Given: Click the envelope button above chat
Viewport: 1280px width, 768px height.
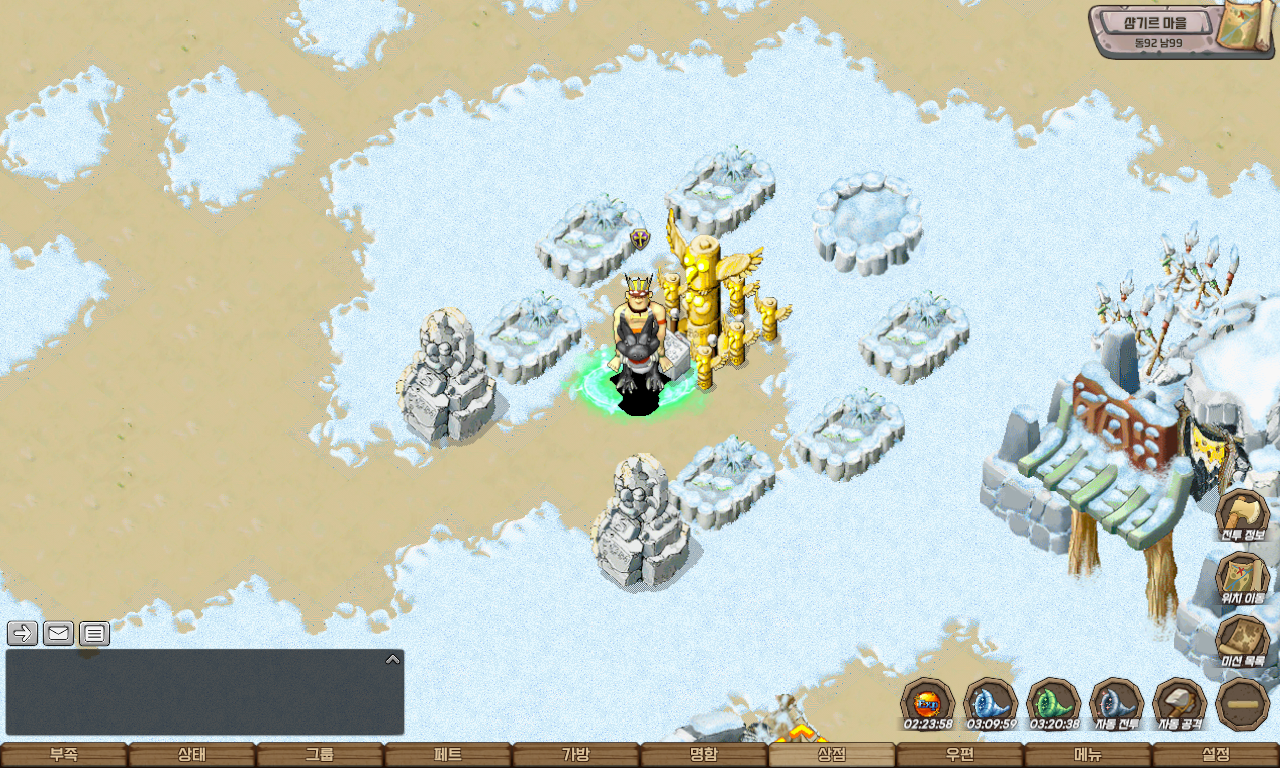Looking at the screenshot, I should [x=58, y=633].
